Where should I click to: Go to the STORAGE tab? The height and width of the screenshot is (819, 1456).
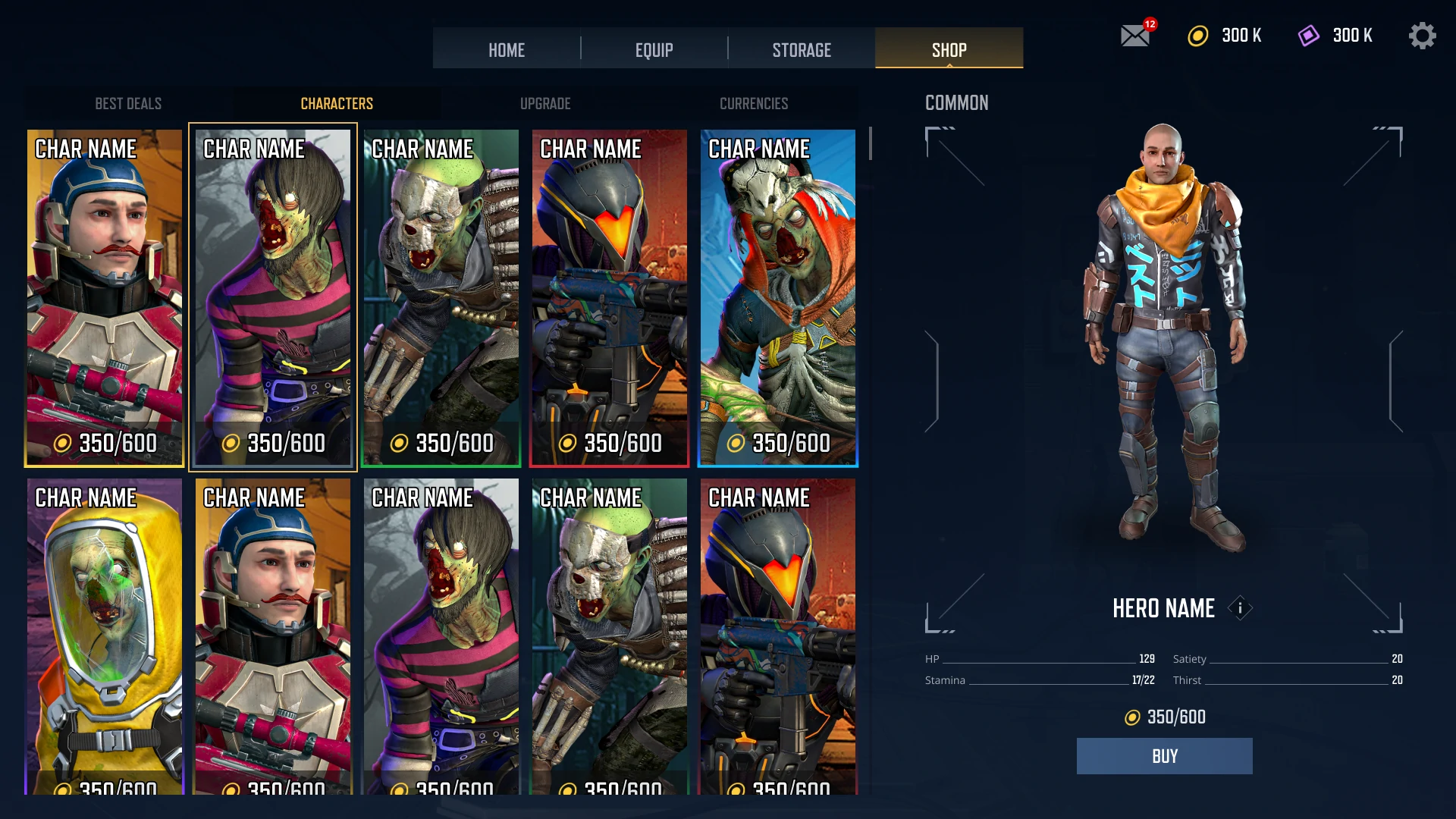tap(802, 50)
